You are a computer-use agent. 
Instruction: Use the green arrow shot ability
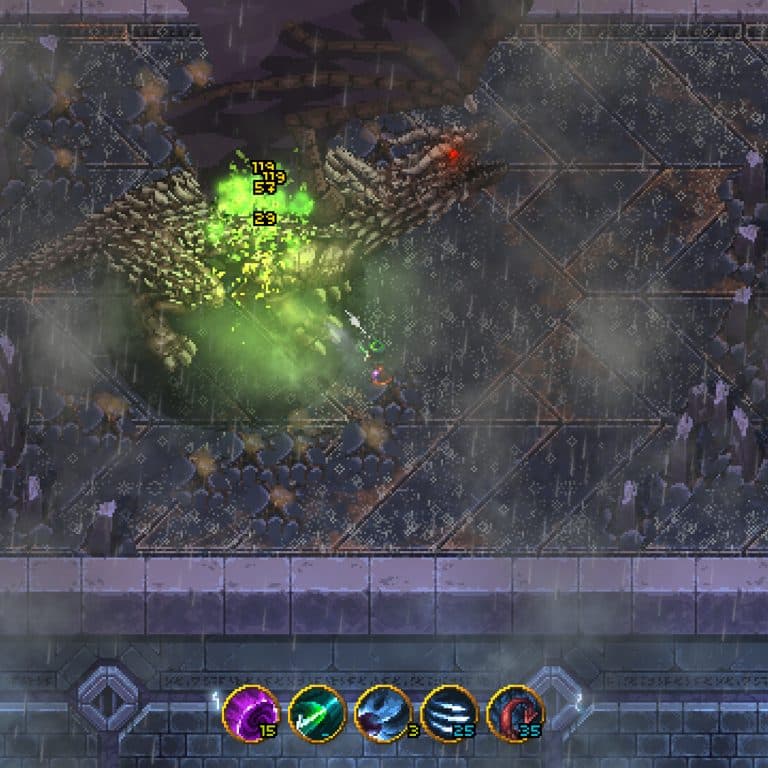(317, 713)
